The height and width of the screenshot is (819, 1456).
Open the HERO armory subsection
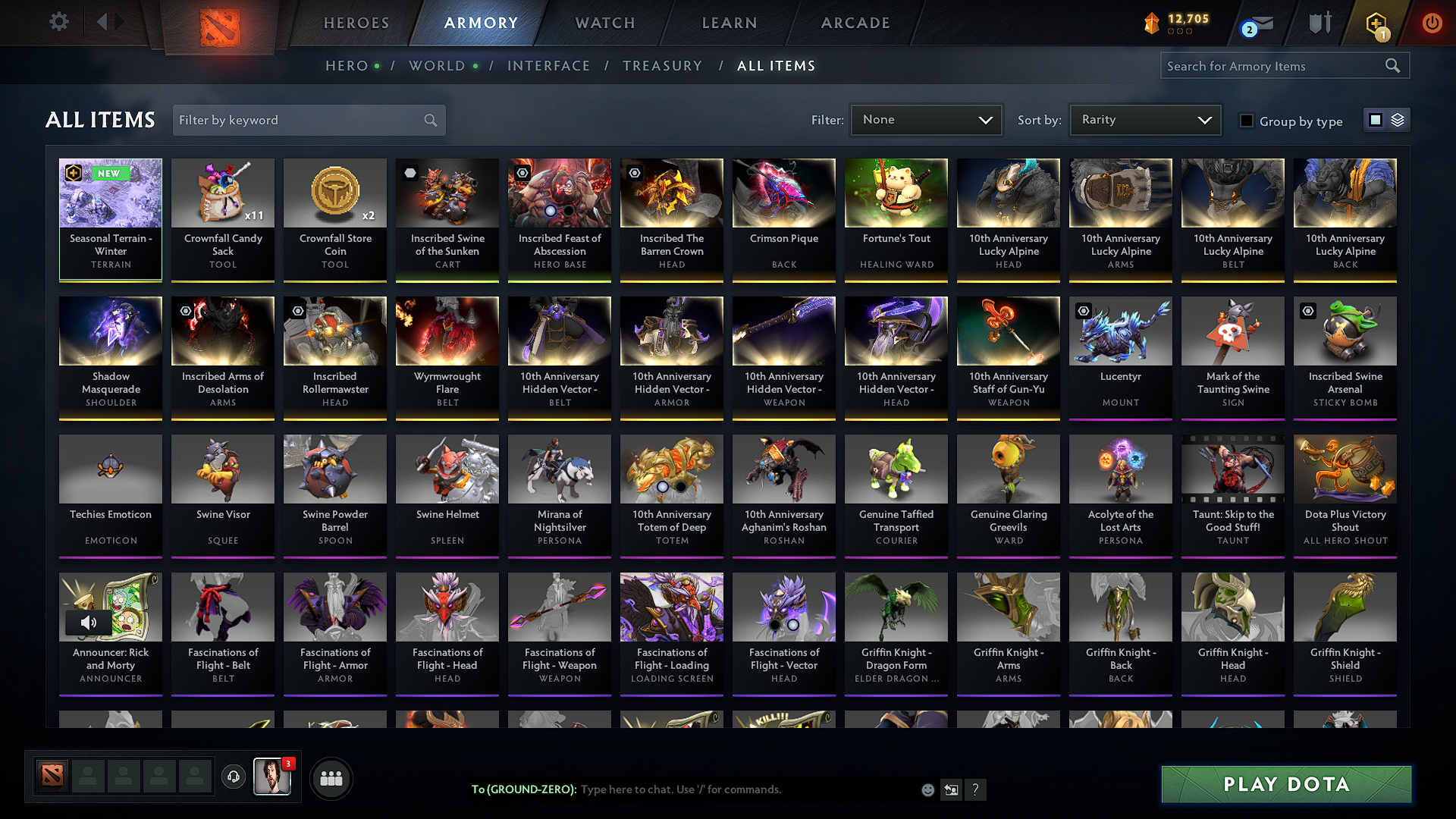(x=346, y=66)
